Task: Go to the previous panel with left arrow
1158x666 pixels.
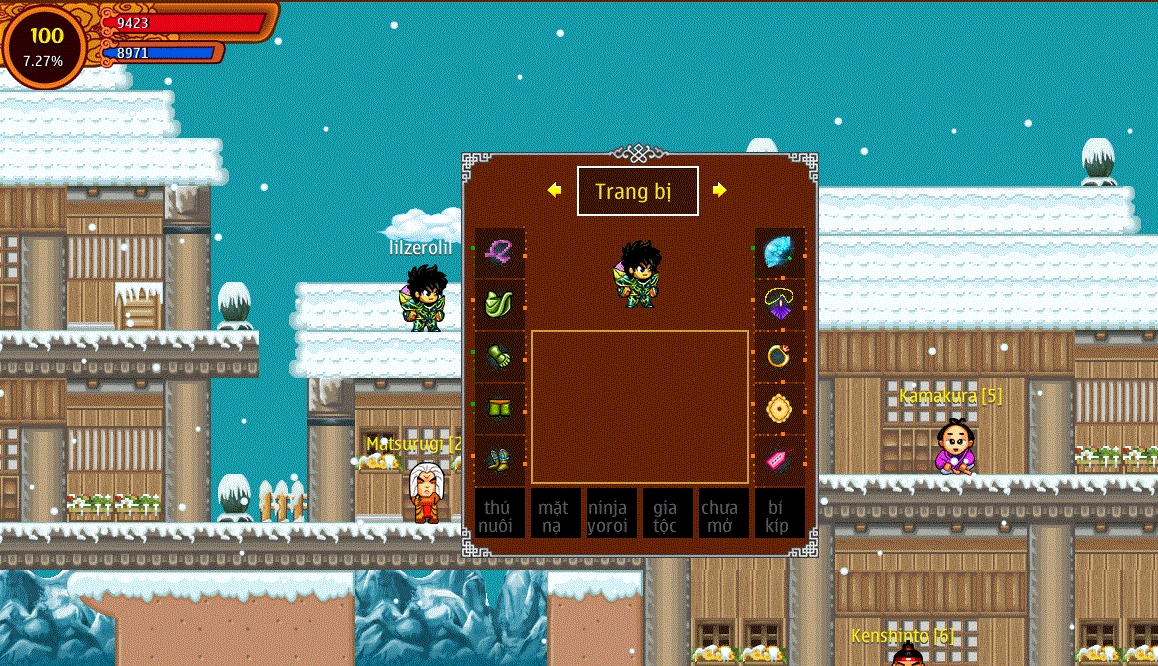Action: pyautogui.click(x=554, y=190)
